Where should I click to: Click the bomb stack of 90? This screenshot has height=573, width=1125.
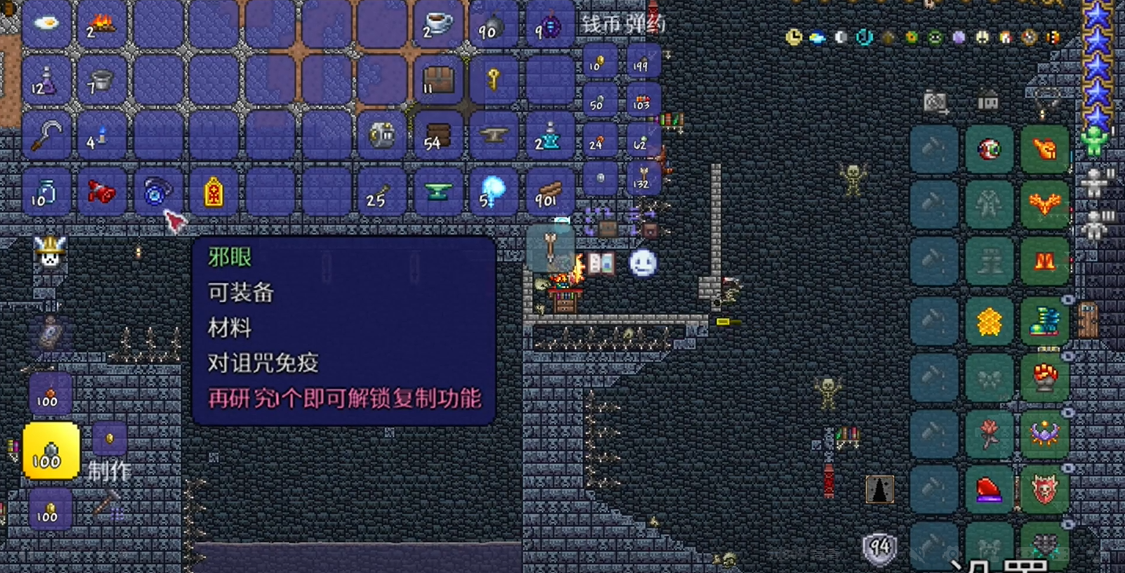pos(492,23)
